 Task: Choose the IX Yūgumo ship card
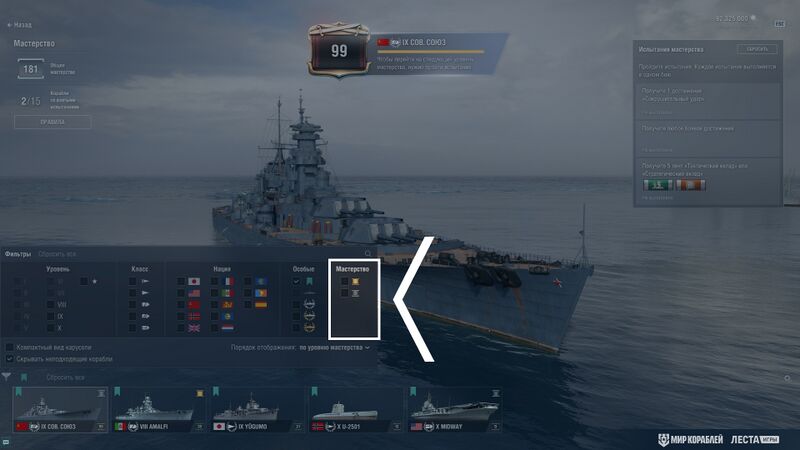pos(255,411)
